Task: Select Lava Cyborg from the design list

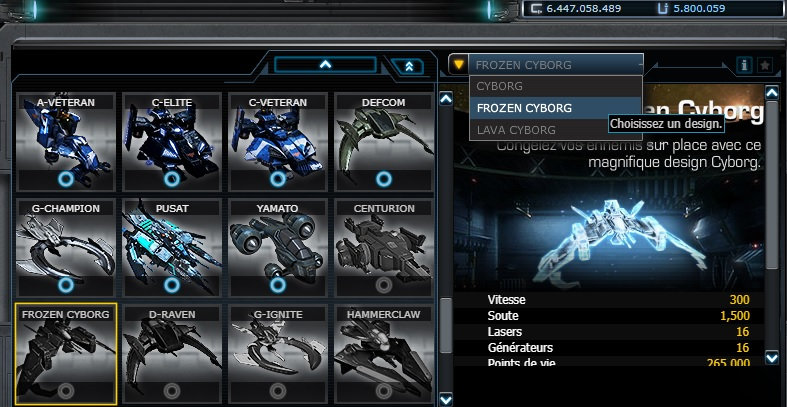Action: click(555, 130)
